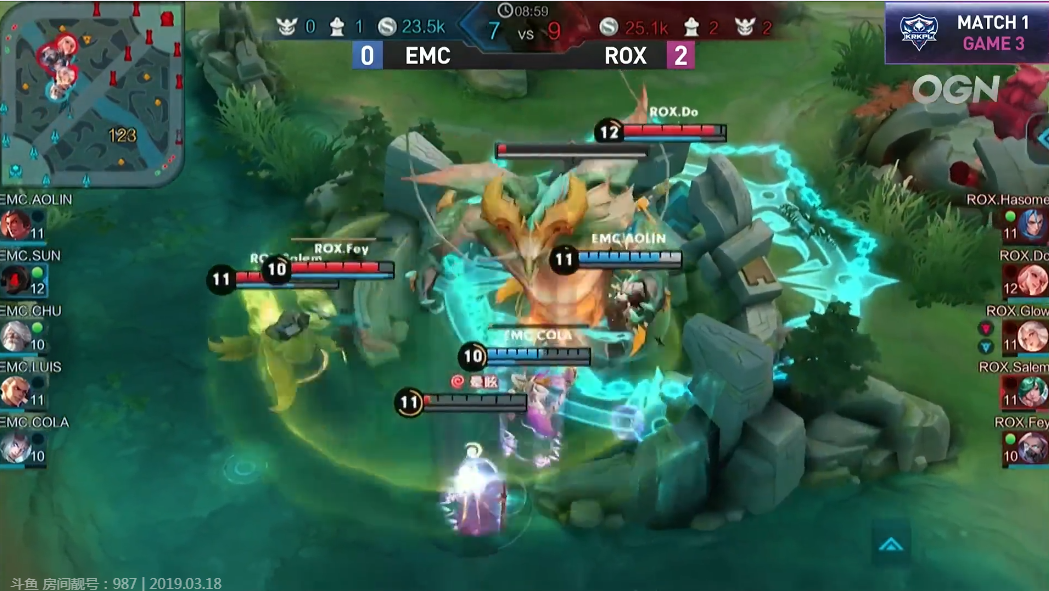Select EMC.SUN's hero portrait
The width and height of the screenshot is (1049, 591).
coord(15,280)
